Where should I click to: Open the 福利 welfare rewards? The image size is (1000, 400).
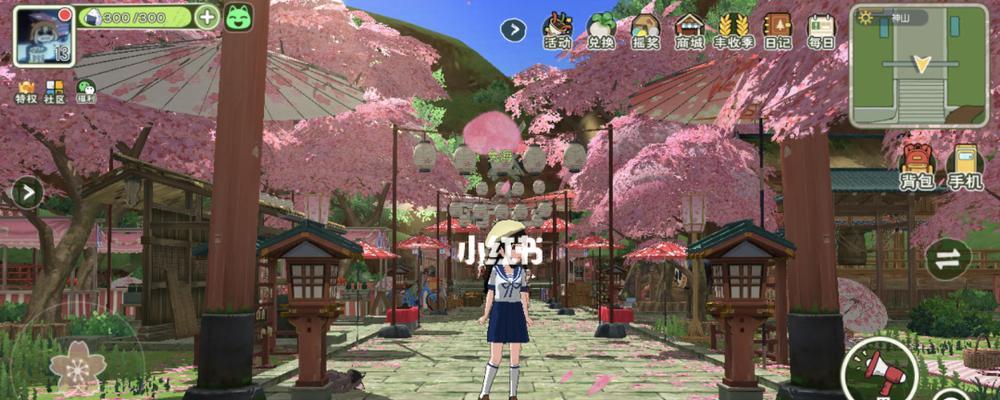[x=87, y=91]
